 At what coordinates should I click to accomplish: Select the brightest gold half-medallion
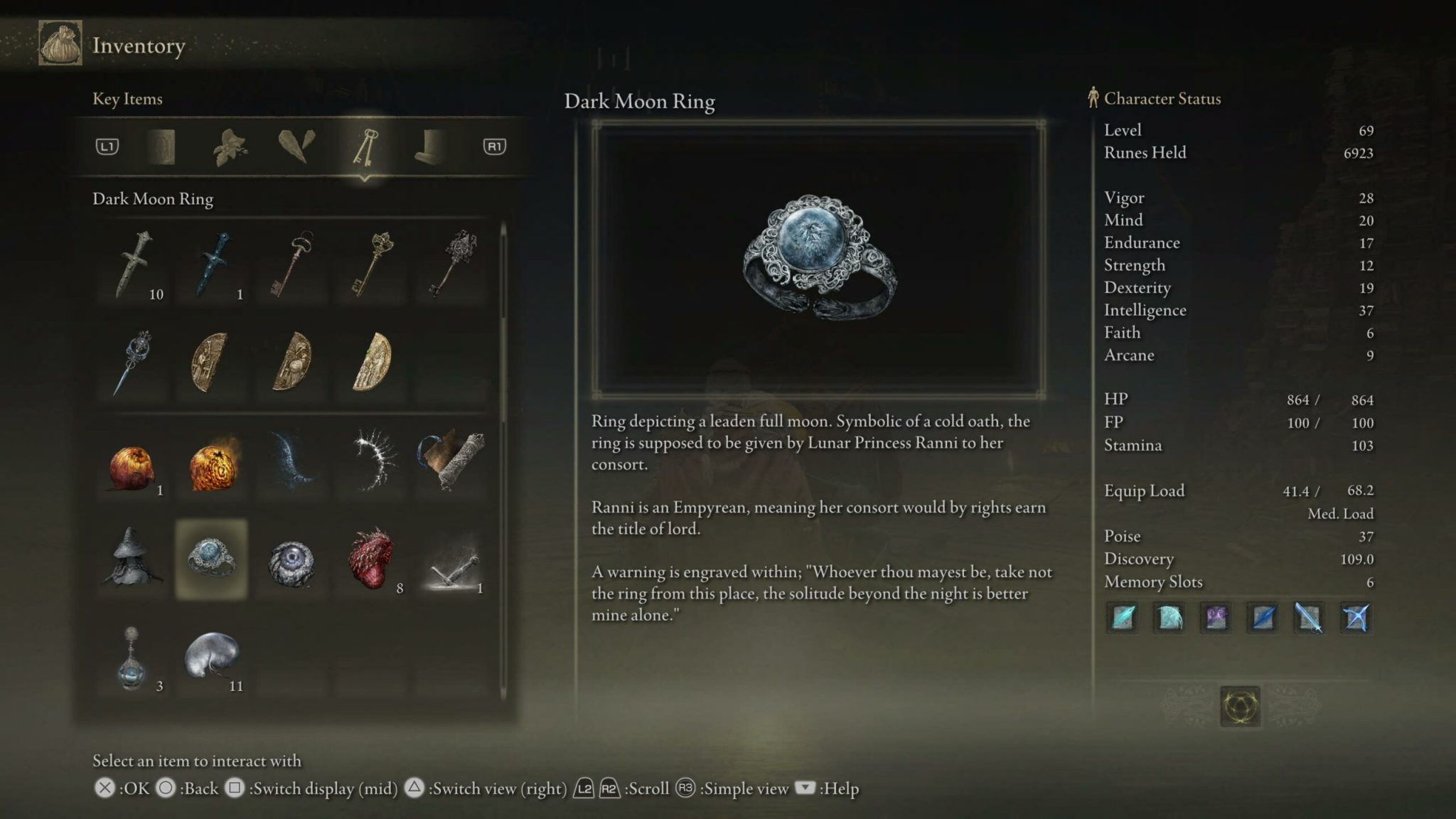pos(372,363)
